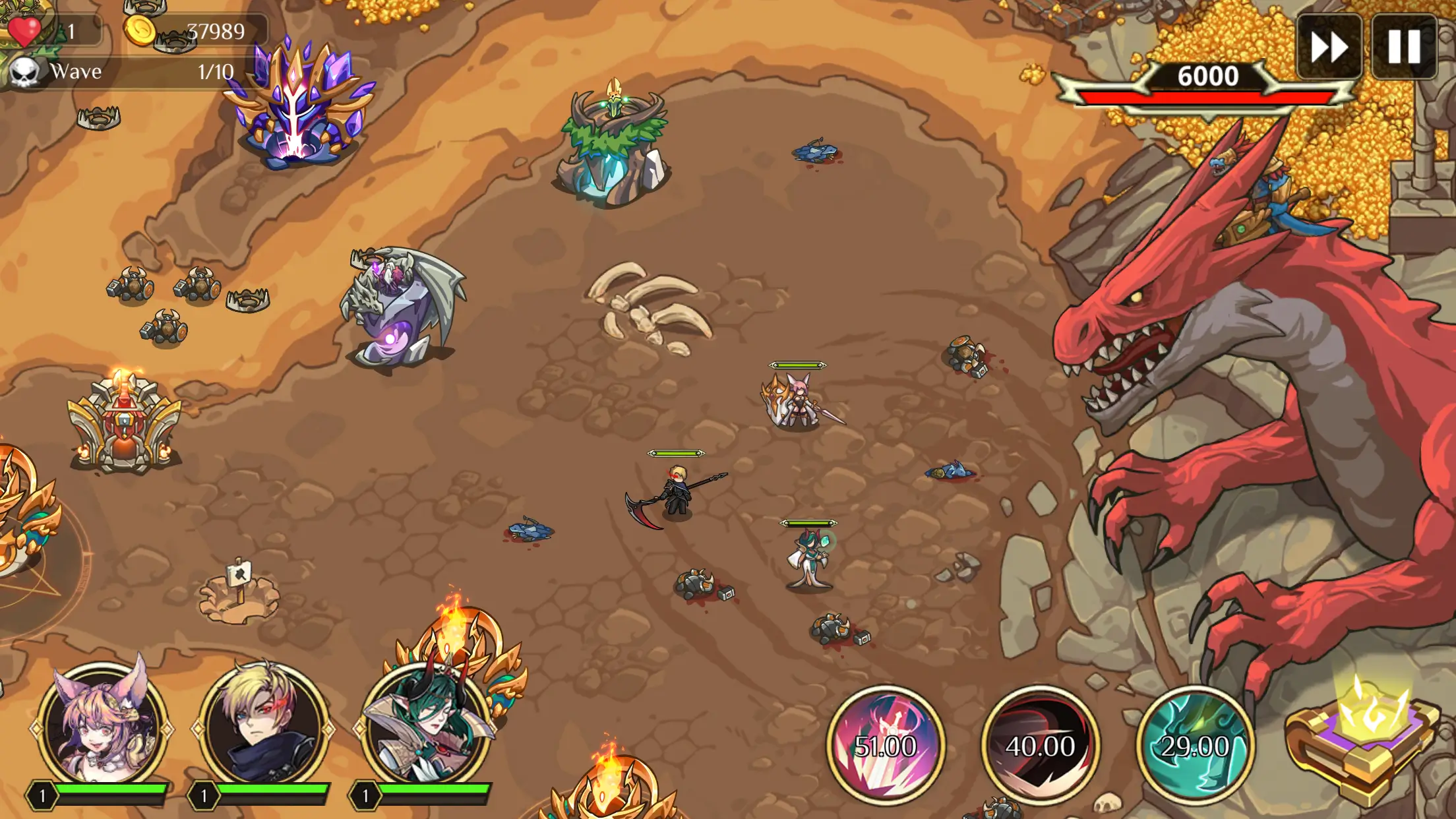This screenshot has width=1456, height=819.
Task: Select the pink fox-eared hero portrait
Action: (102, 725)
